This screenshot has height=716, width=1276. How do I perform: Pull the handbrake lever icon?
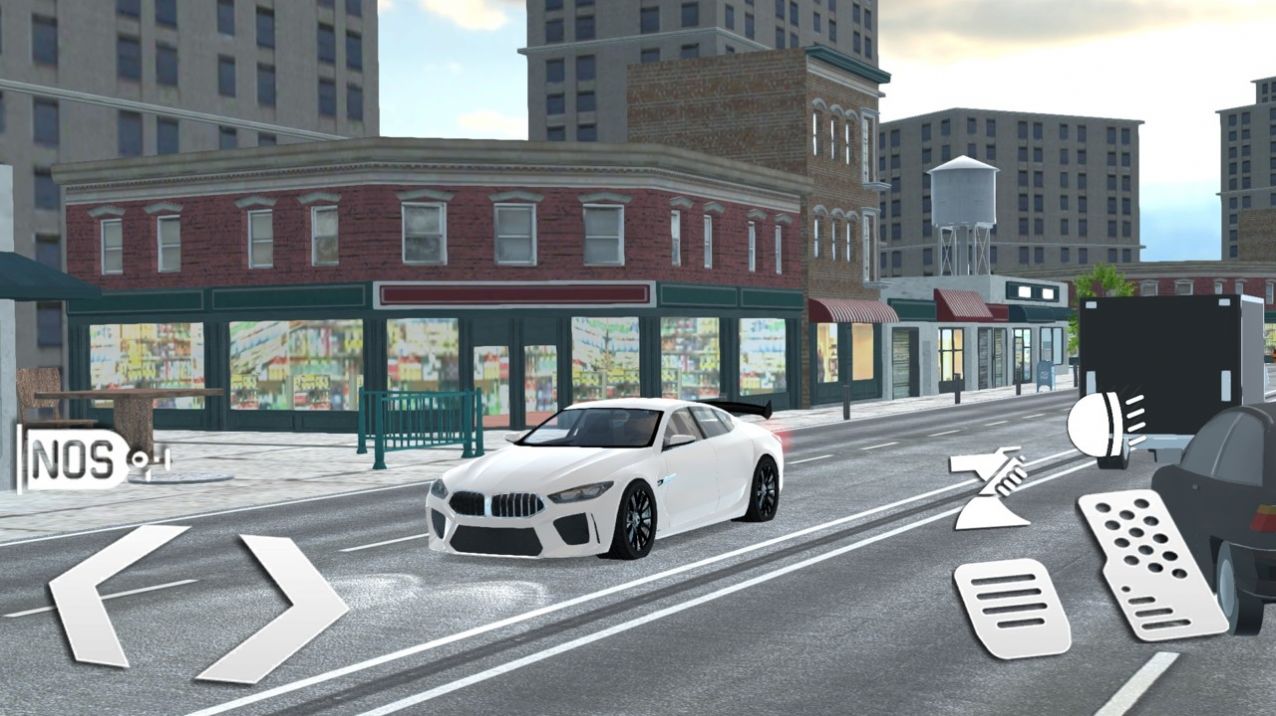(x=988, y=489)
